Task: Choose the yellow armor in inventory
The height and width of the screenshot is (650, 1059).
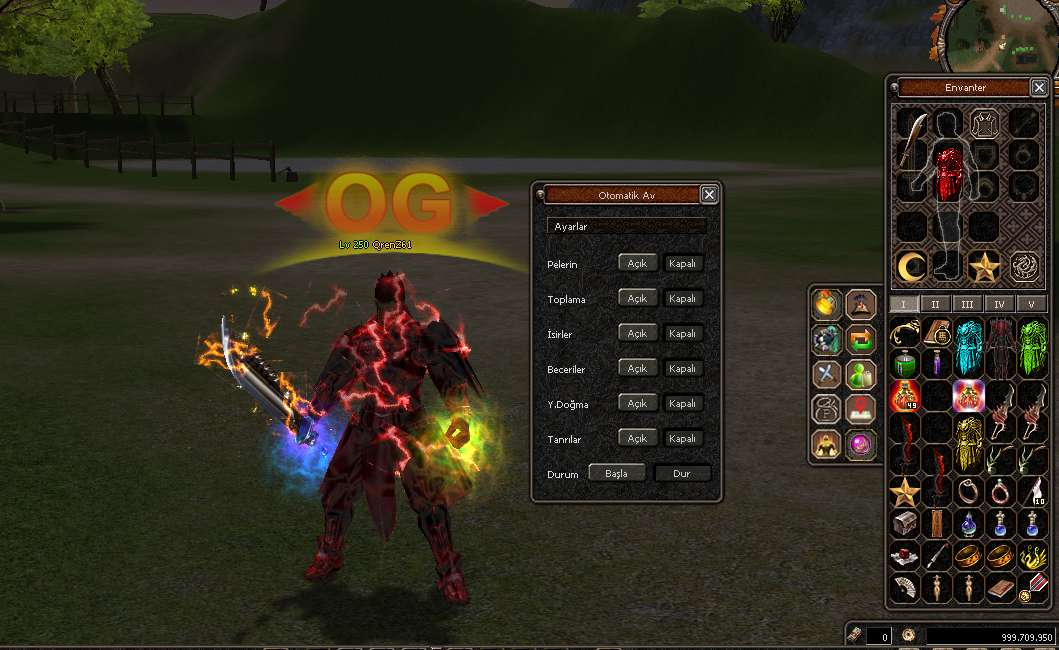Action: tap(968, 431)
